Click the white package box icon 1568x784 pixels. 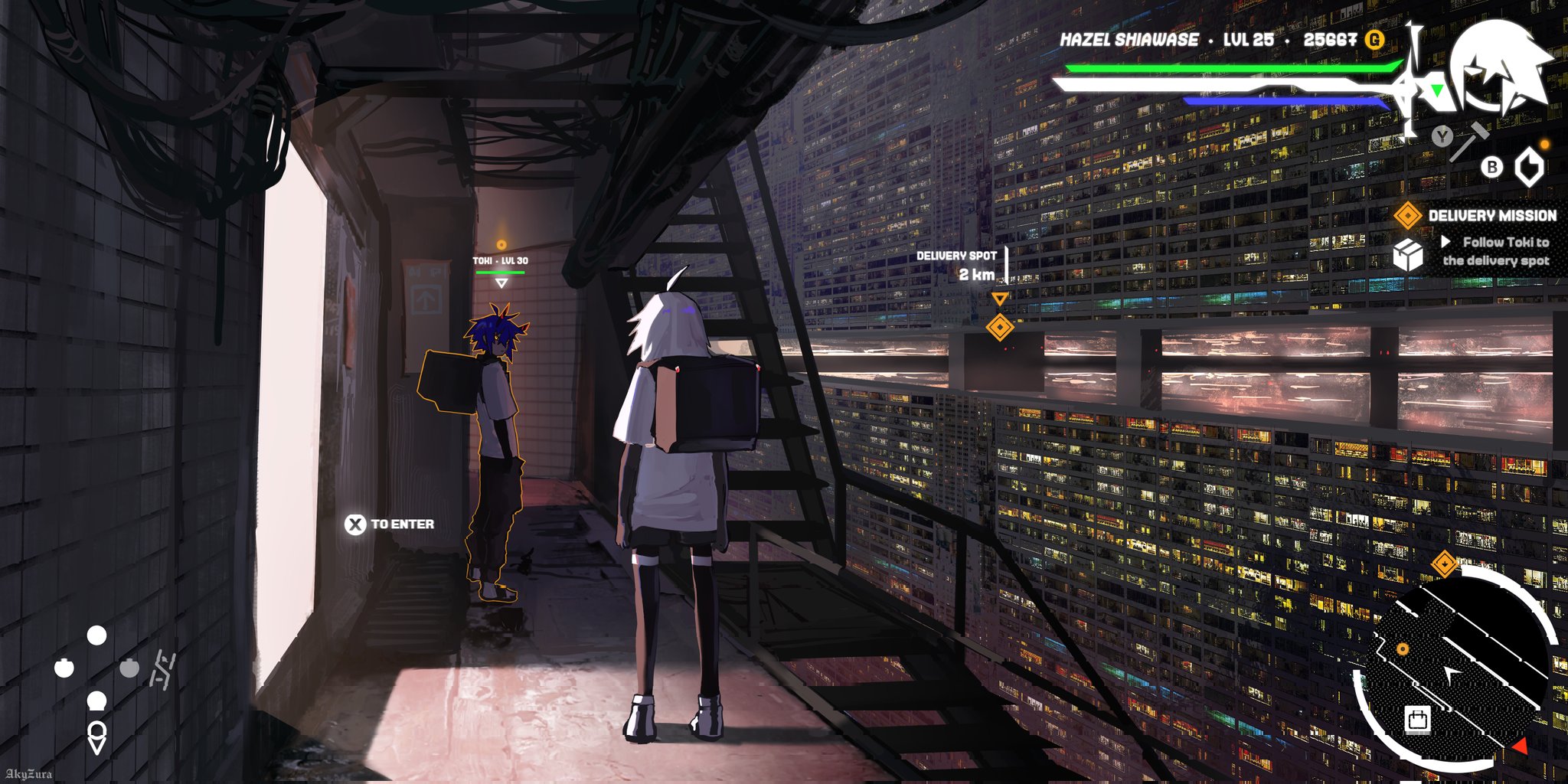(x=1407, y=255)
